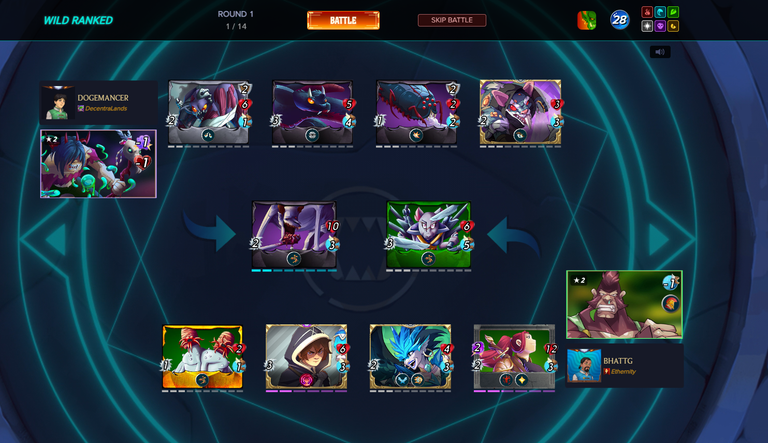
Task: View DOGEMANCER's player profile panel
Action: tap(98, 101)
